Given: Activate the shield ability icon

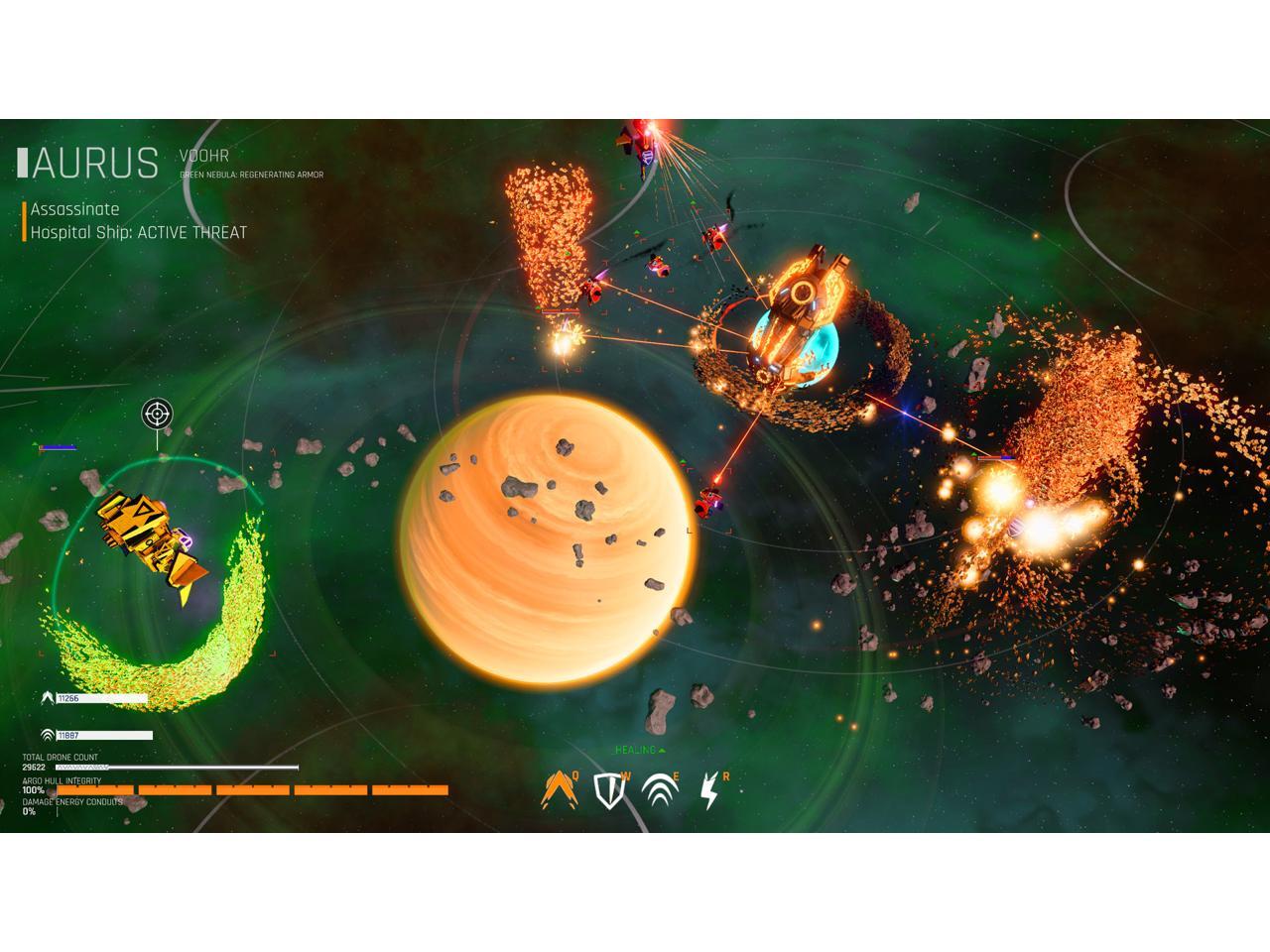Looking at the screenshot, I should [609, 790].
